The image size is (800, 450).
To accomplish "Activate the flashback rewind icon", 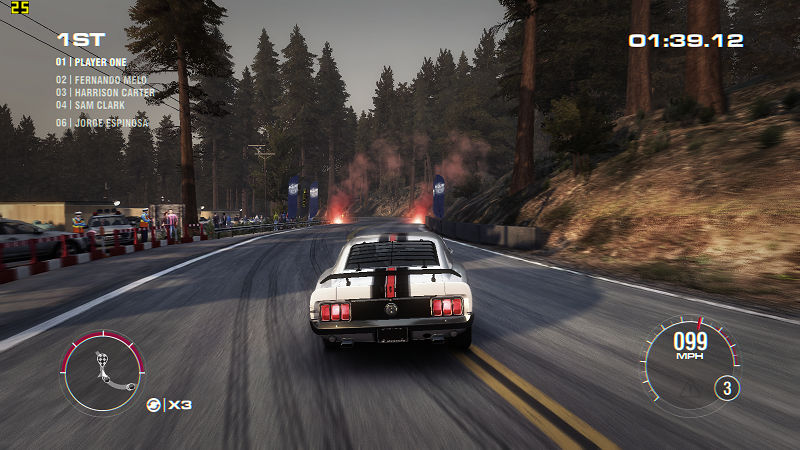I will pyautogui.click(x=153, y=404).
